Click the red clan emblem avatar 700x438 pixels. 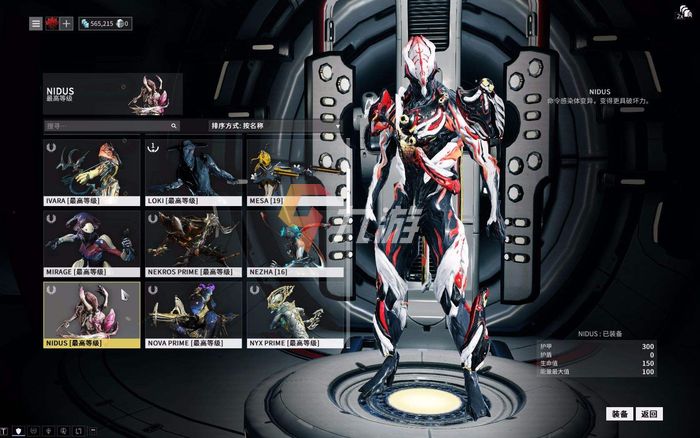51,23
